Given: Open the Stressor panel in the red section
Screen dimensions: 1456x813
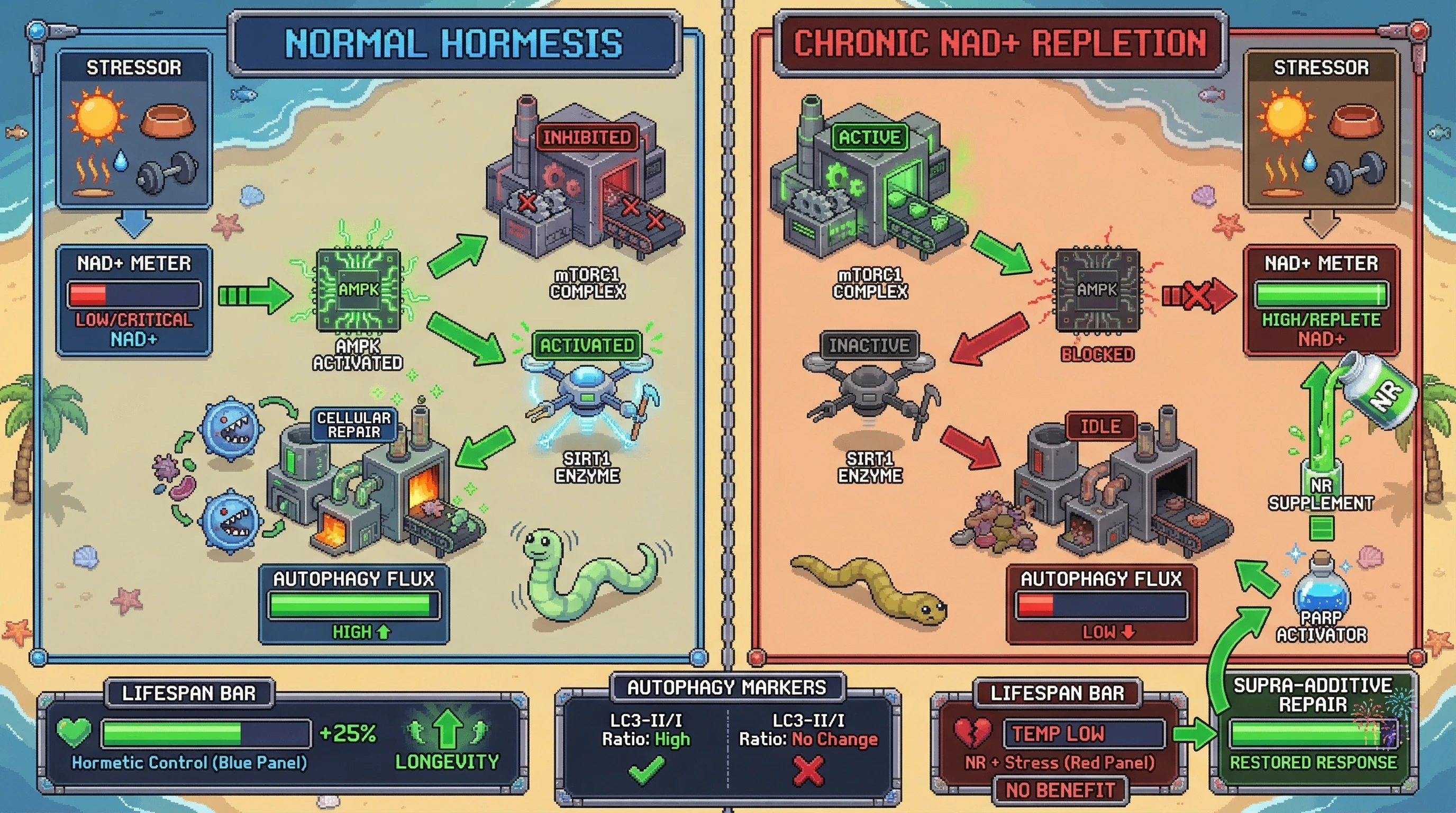Looking at the screenshot, I should click(x=1321, y=129).
